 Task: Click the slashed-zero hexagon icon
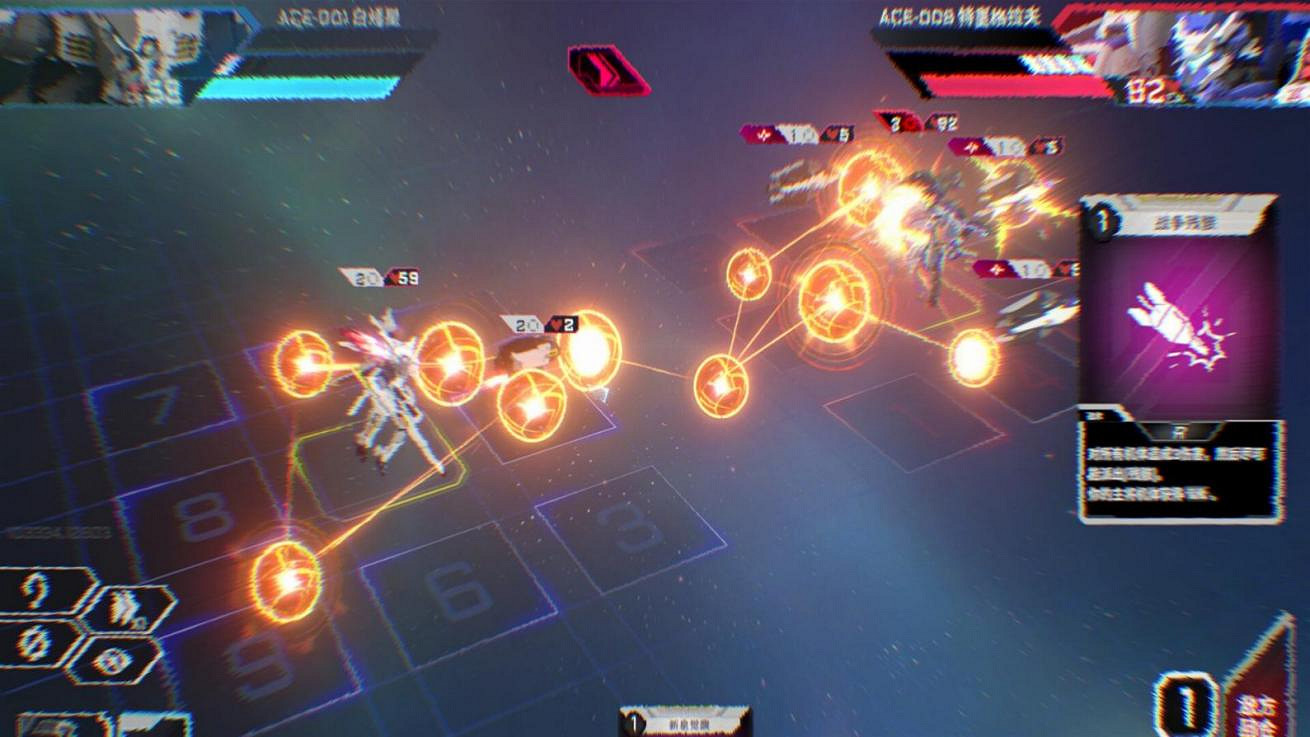35,645
